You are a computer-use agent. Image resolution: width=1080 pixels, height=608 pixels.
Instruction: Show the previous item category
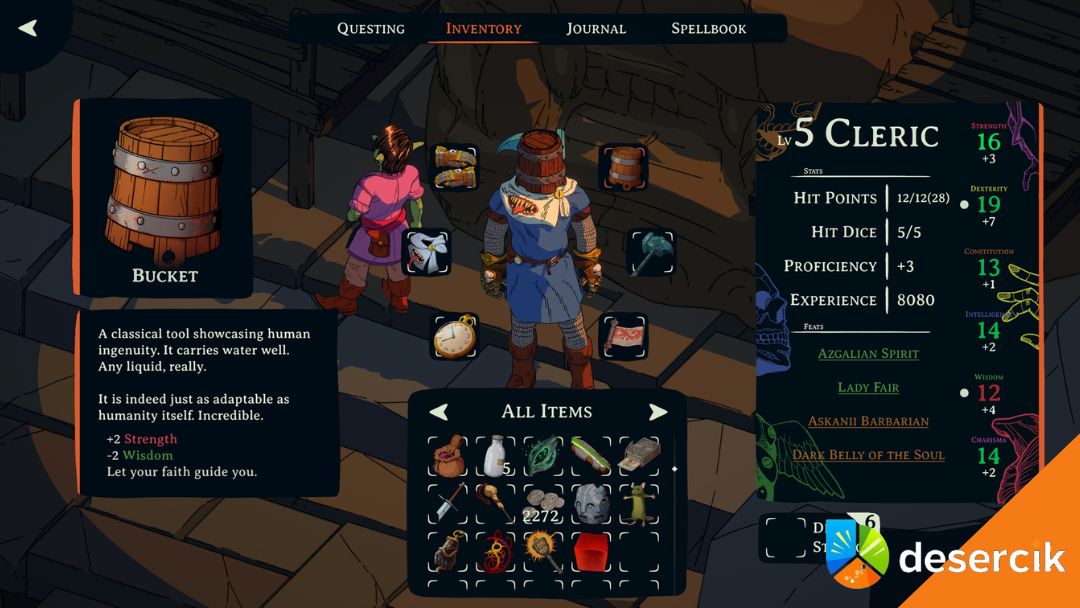(439, 412)
